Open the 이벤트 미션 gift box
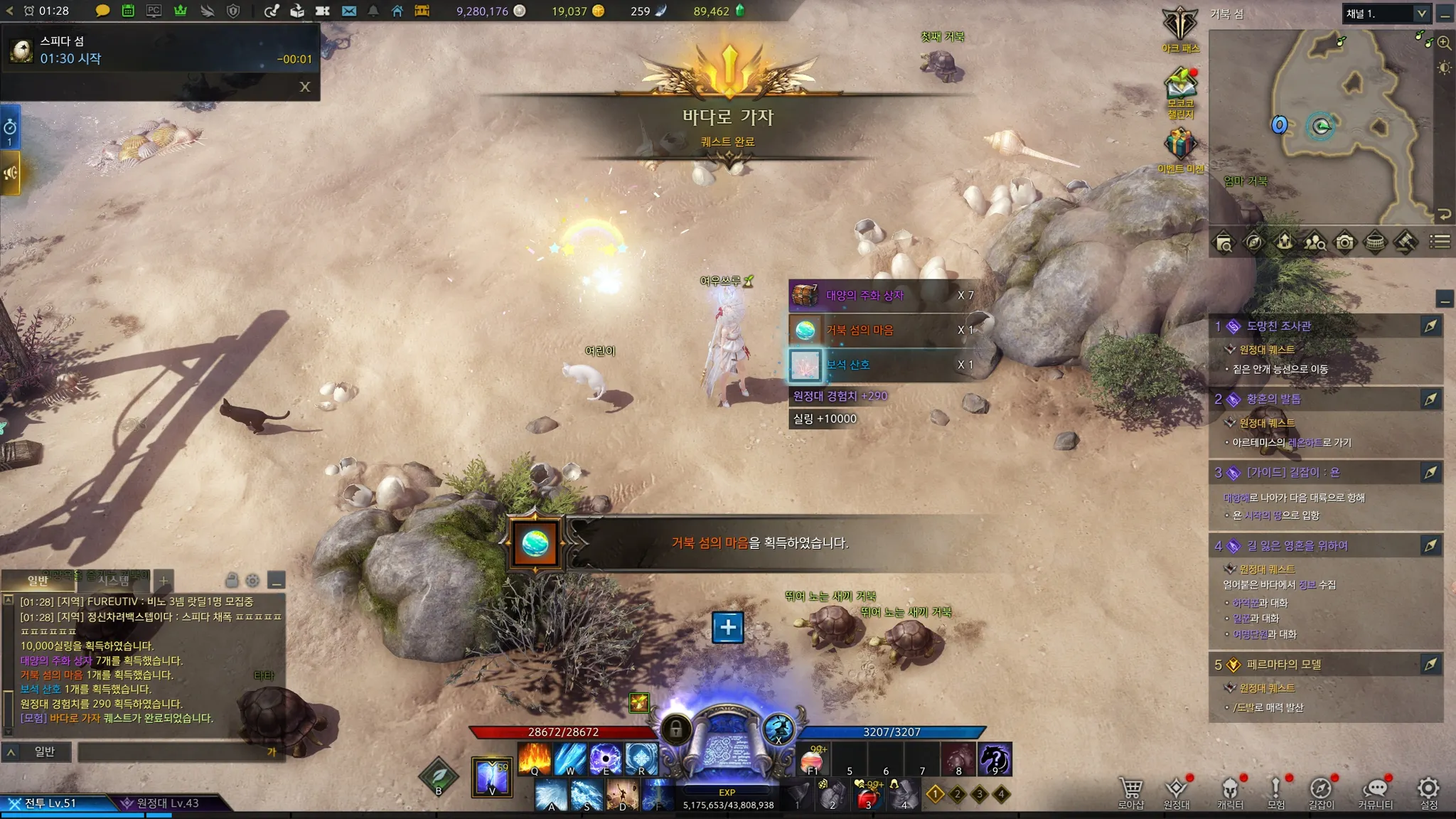The image size is (1456, 819). point(1180,145)
